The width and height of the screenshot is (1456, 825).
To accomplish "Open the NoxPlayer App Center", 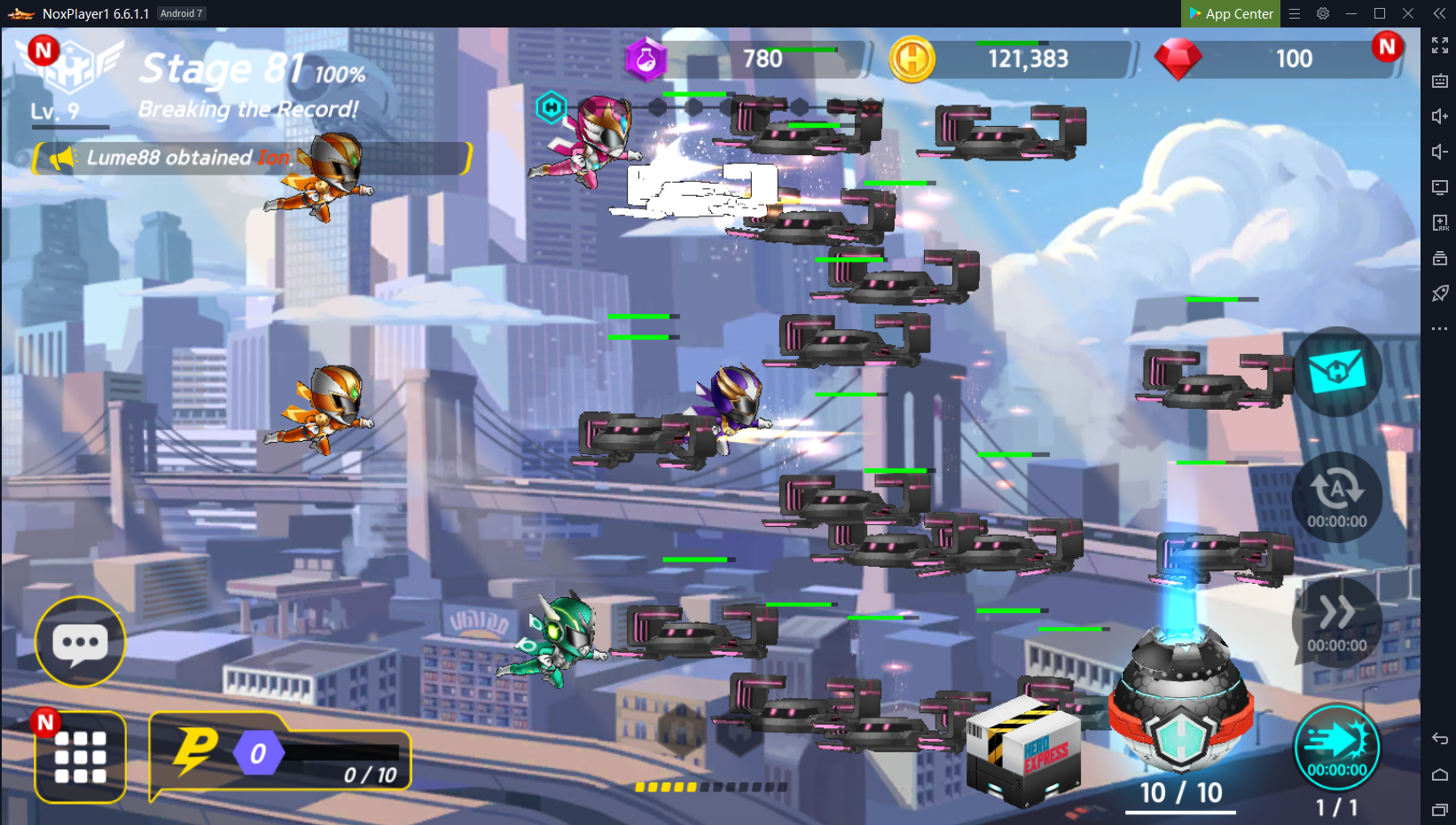I will coord(1231,13).
